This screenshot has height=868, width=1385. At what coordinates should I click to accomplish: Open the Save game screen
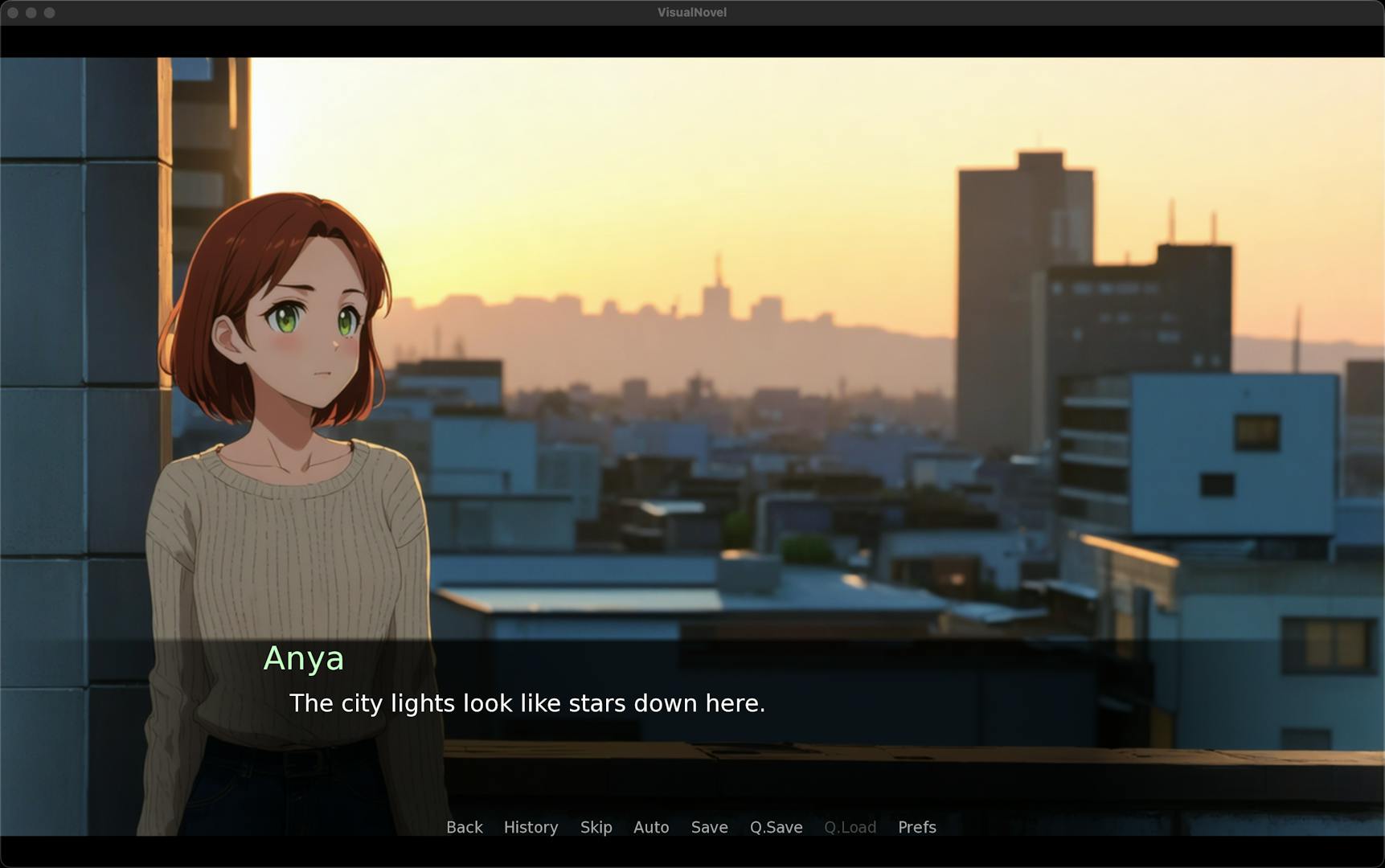709,827
